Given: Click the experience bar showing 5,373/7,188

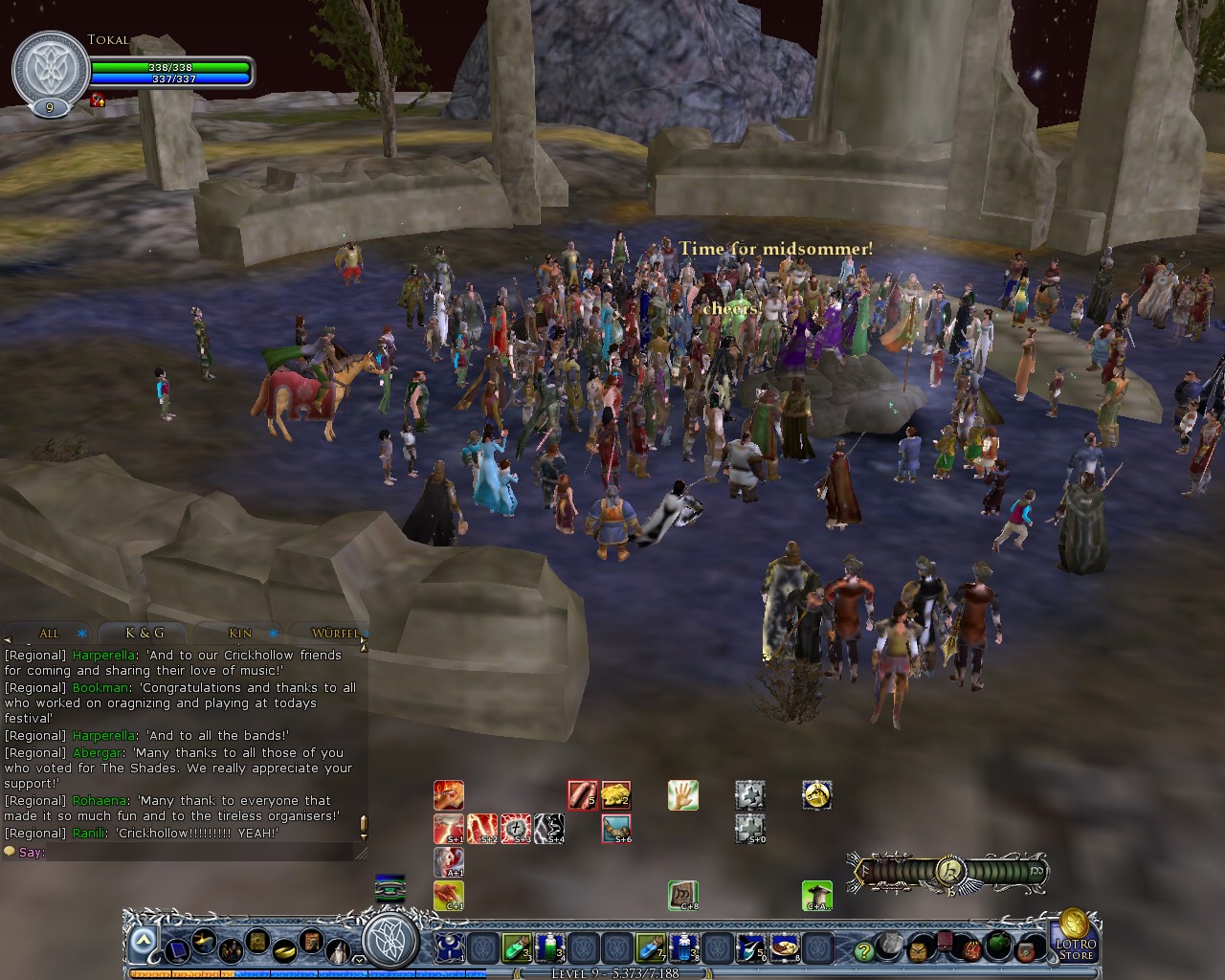Looking at the screenshot, I should (612, 973).
